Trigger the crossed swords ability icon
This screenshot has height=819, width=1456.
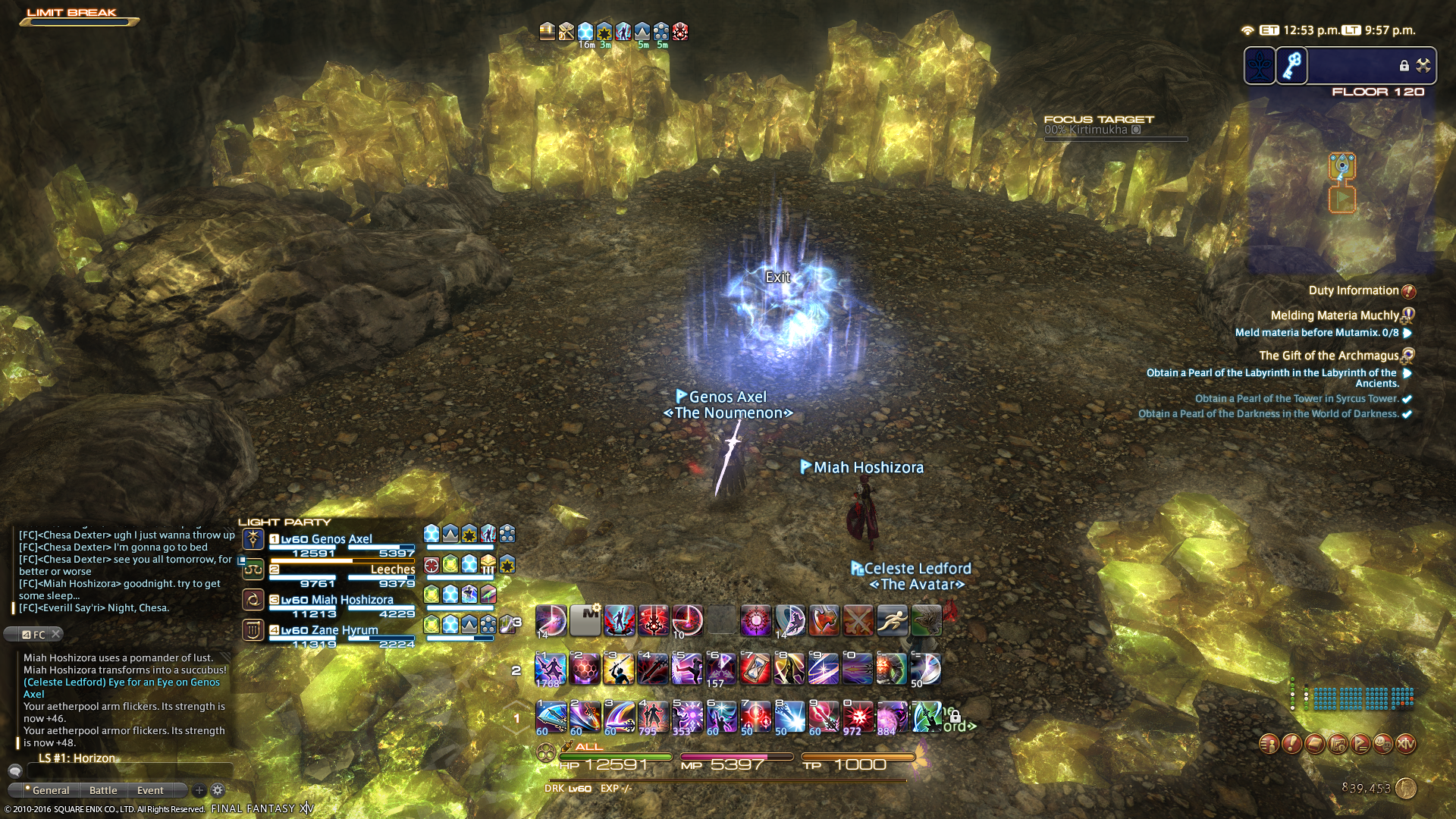click(858, 620)
